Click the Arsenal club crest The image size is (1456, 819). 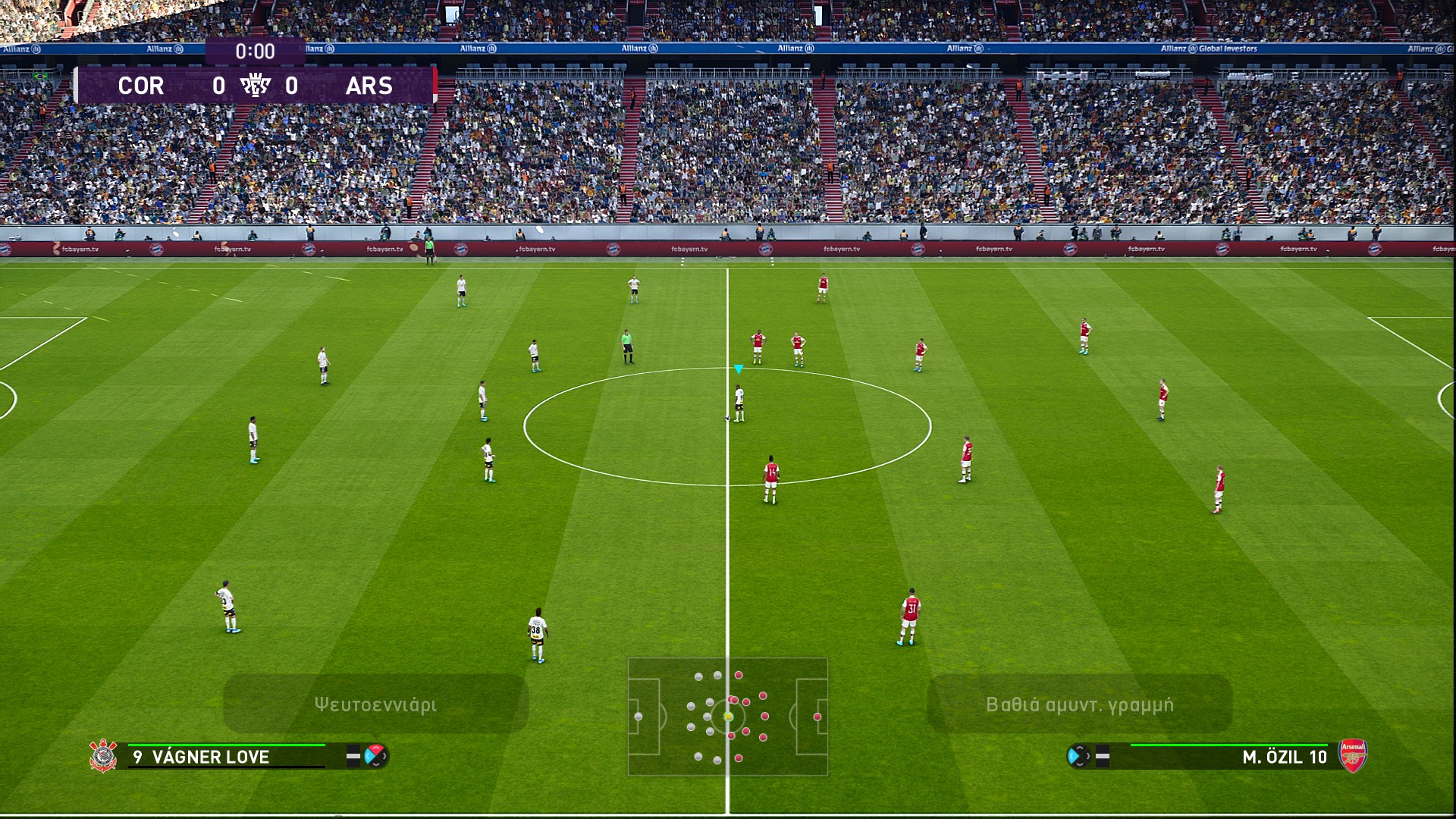click(x=1354, y=756)
